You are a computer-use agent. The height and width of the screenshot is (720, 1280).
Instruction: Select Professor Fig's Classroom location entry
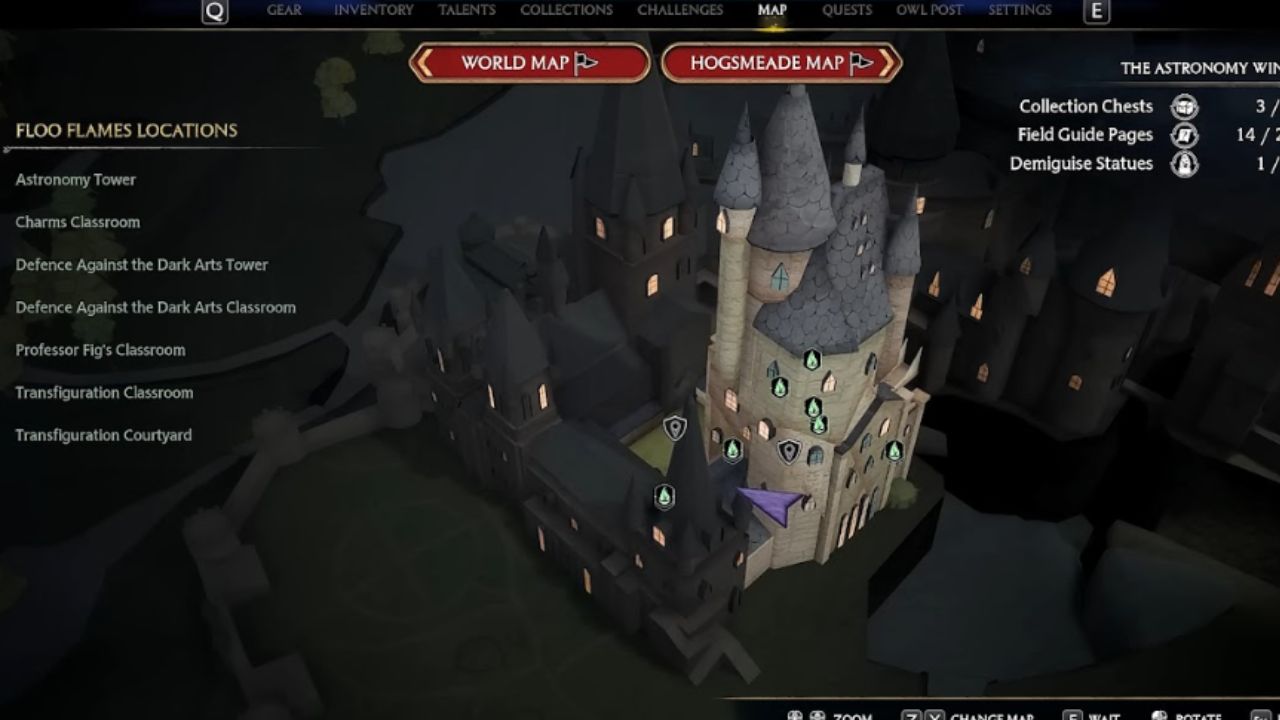[100, 349]
